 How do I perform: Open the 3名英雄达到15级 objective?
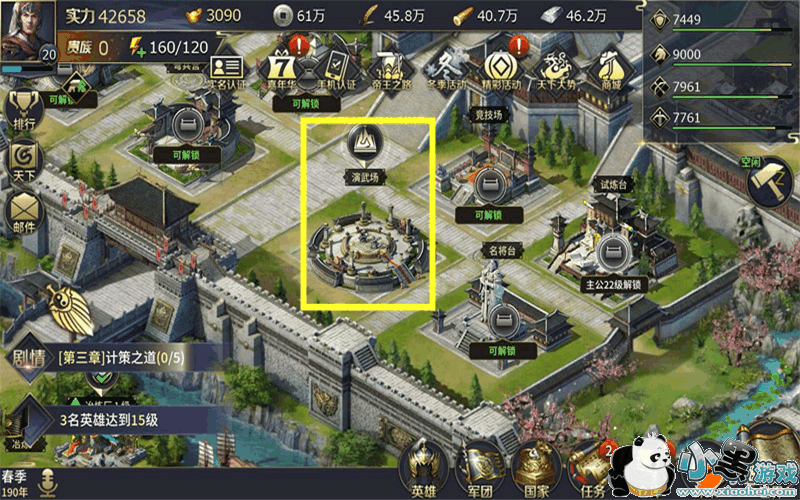(x=110, y=418)
